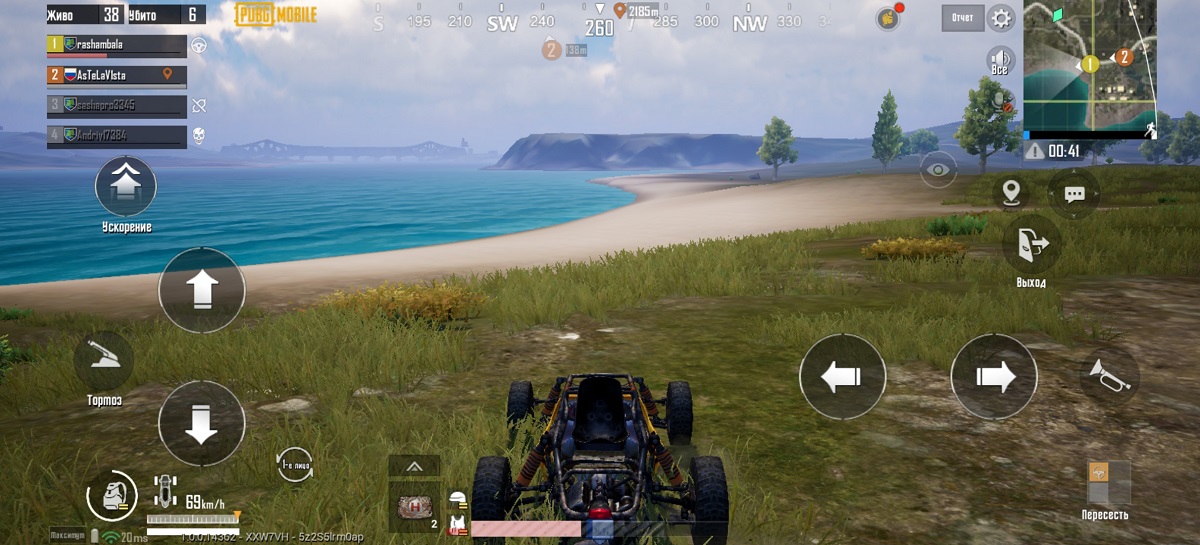Viewport: 1200px width, 545px height.
Task: Use the first aid kit slot
Action: (413, 507)
